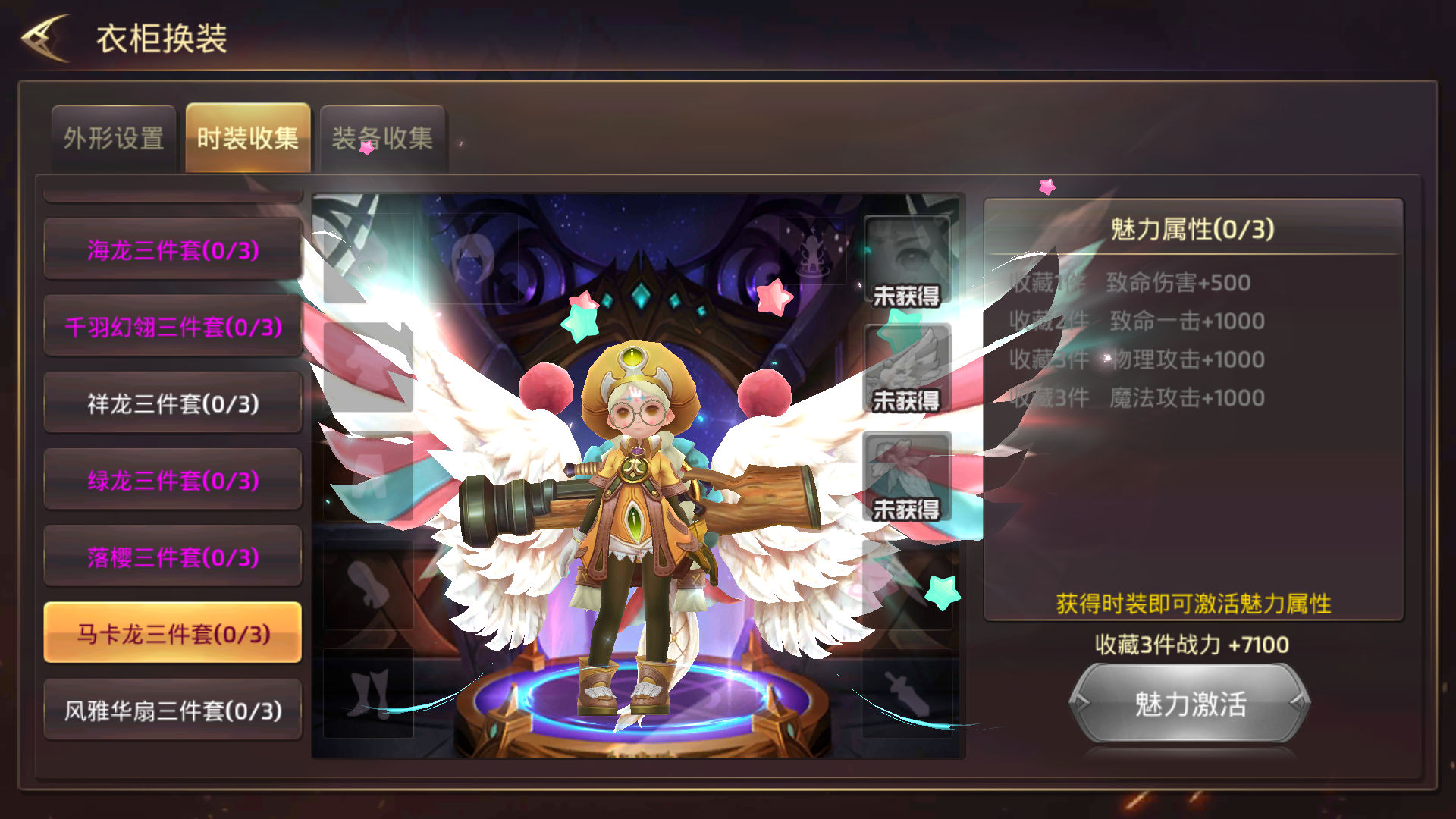This screenshot has height=819, width=1456.
Task: Select the 时装收集 tab
Action: (248, 138)
